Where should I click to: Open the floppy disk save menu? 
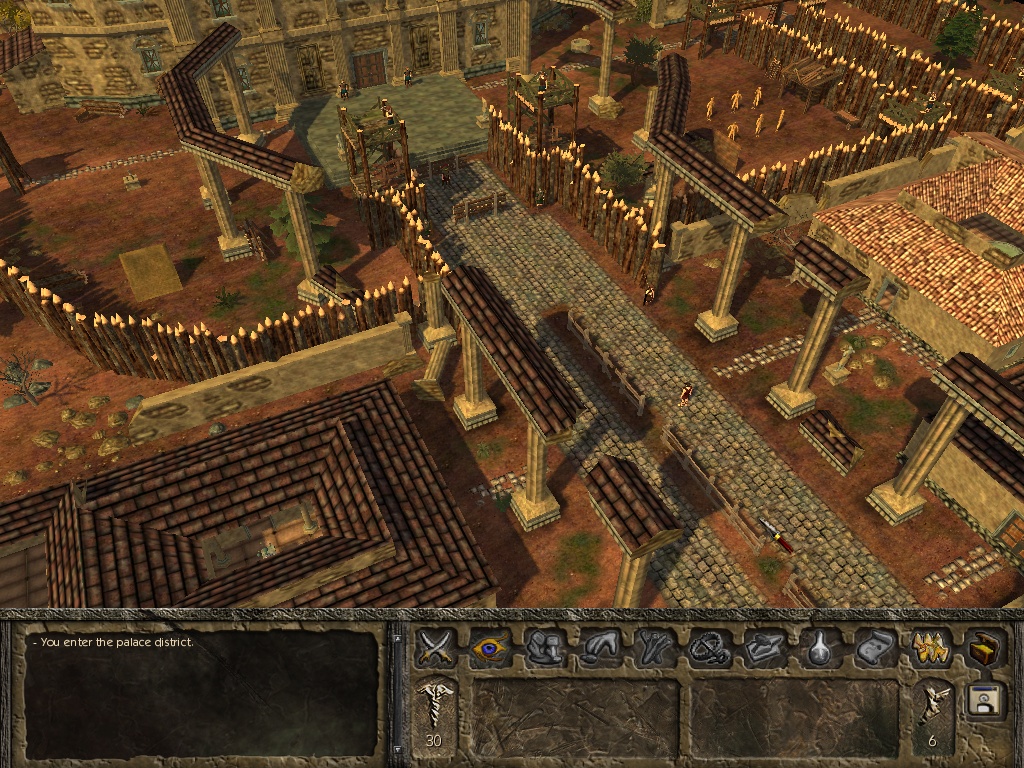click(985, 700)
